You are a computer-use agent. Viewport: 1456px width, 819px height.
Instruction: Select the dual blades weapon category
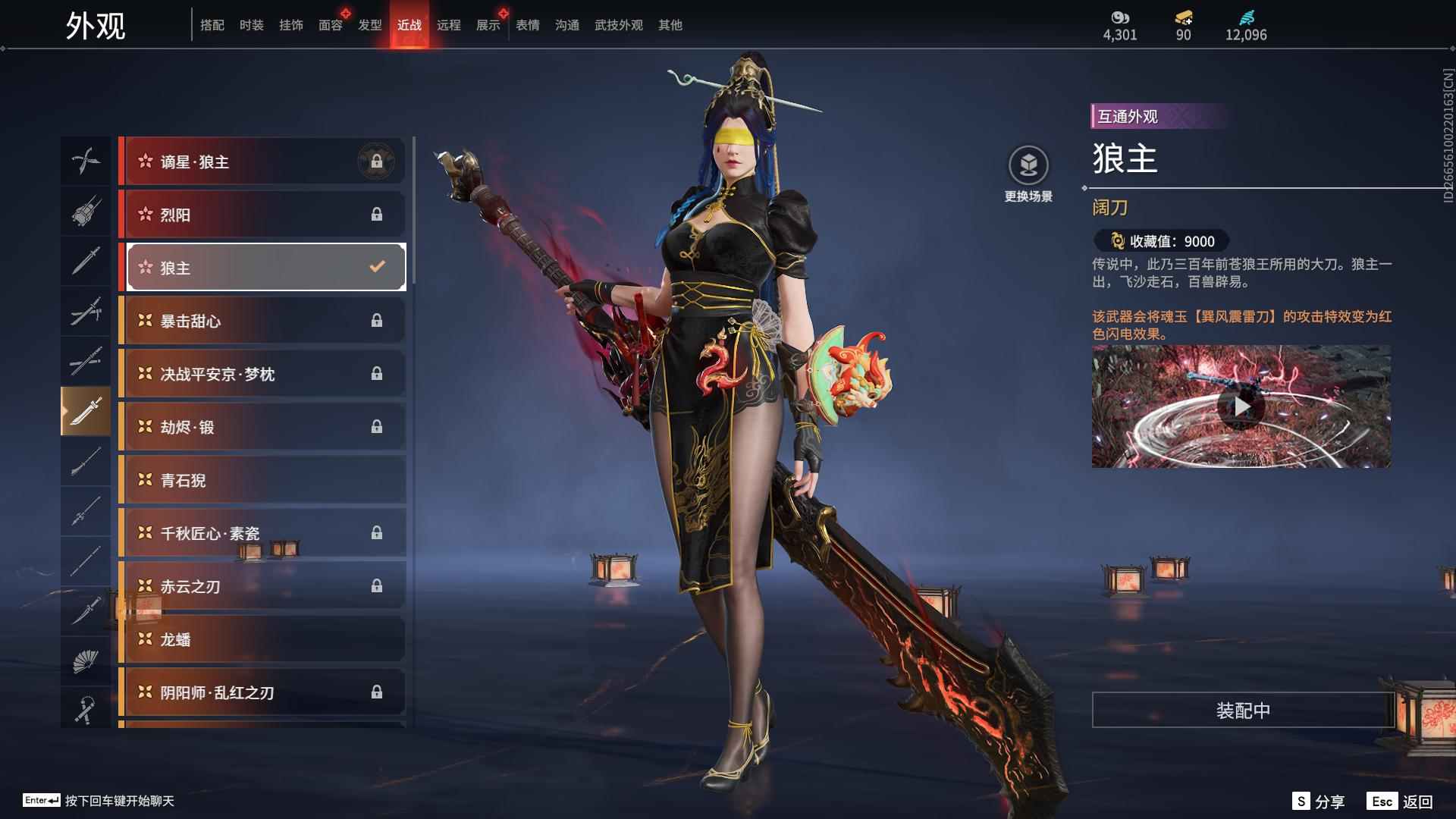[86, 161]
